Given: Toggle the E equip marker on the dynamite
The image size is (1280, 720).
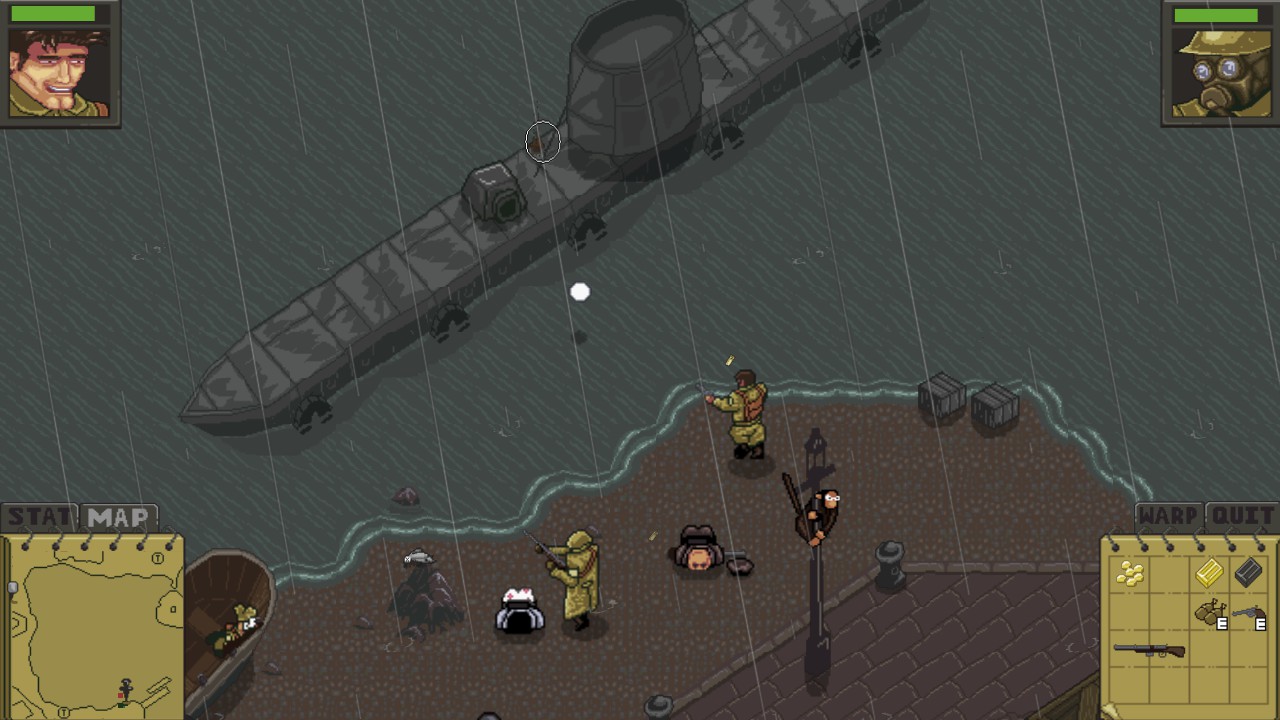Looking at the screenshot, I should (x=1221, y=623).
